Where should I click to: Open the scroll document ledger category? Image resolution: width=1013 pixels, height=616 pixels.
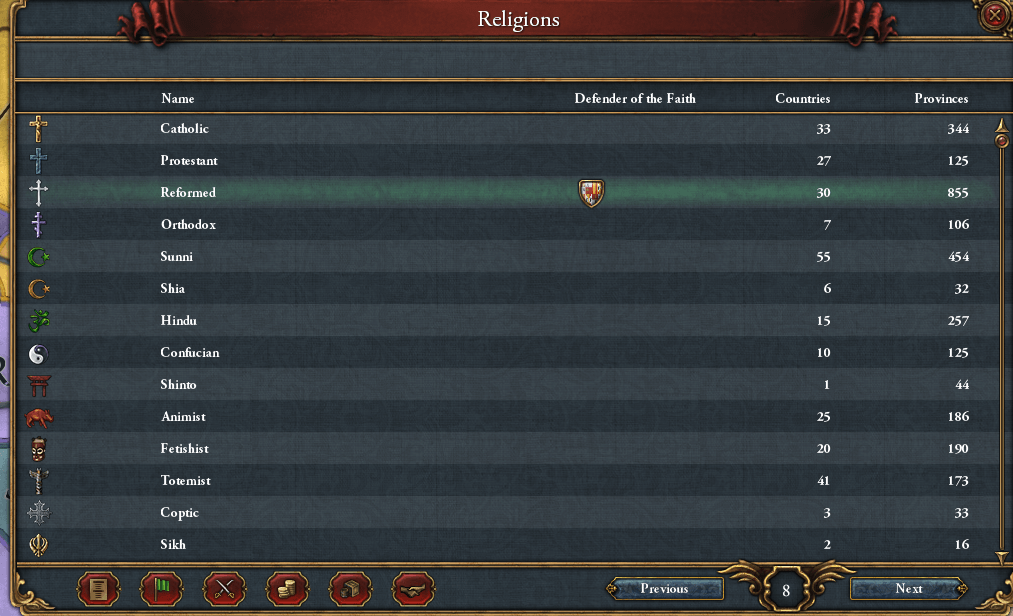pyautogui.click(x=99, y=589)
